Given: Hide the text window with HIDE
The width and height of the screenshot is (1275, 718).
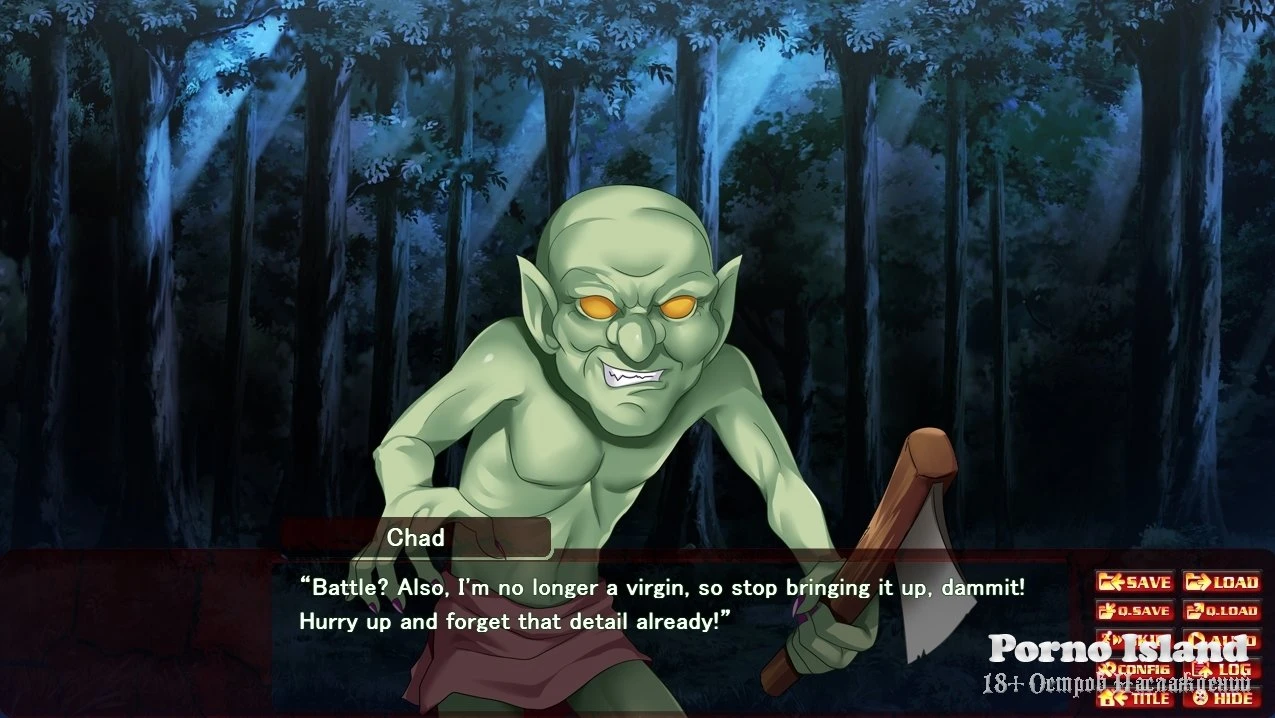Looking at the screenshot, I should click(1222, 698).
